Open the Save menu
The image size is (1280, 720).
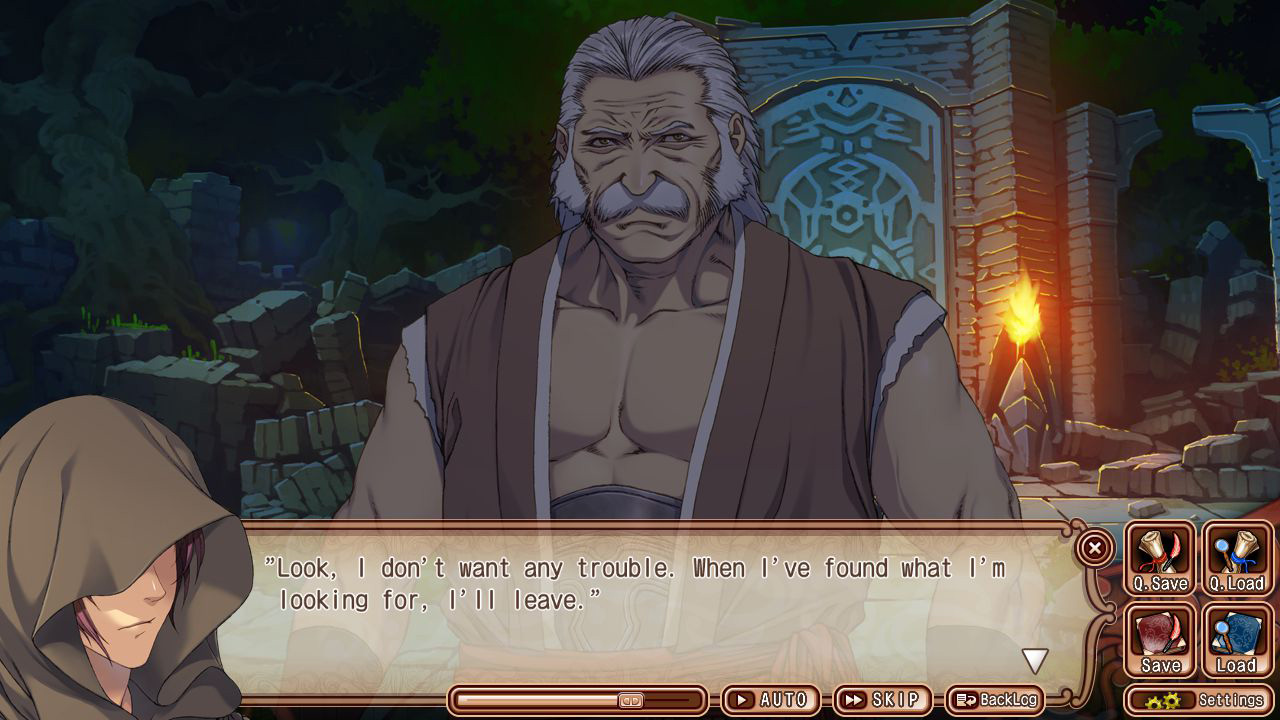(x=1160, y=641)
